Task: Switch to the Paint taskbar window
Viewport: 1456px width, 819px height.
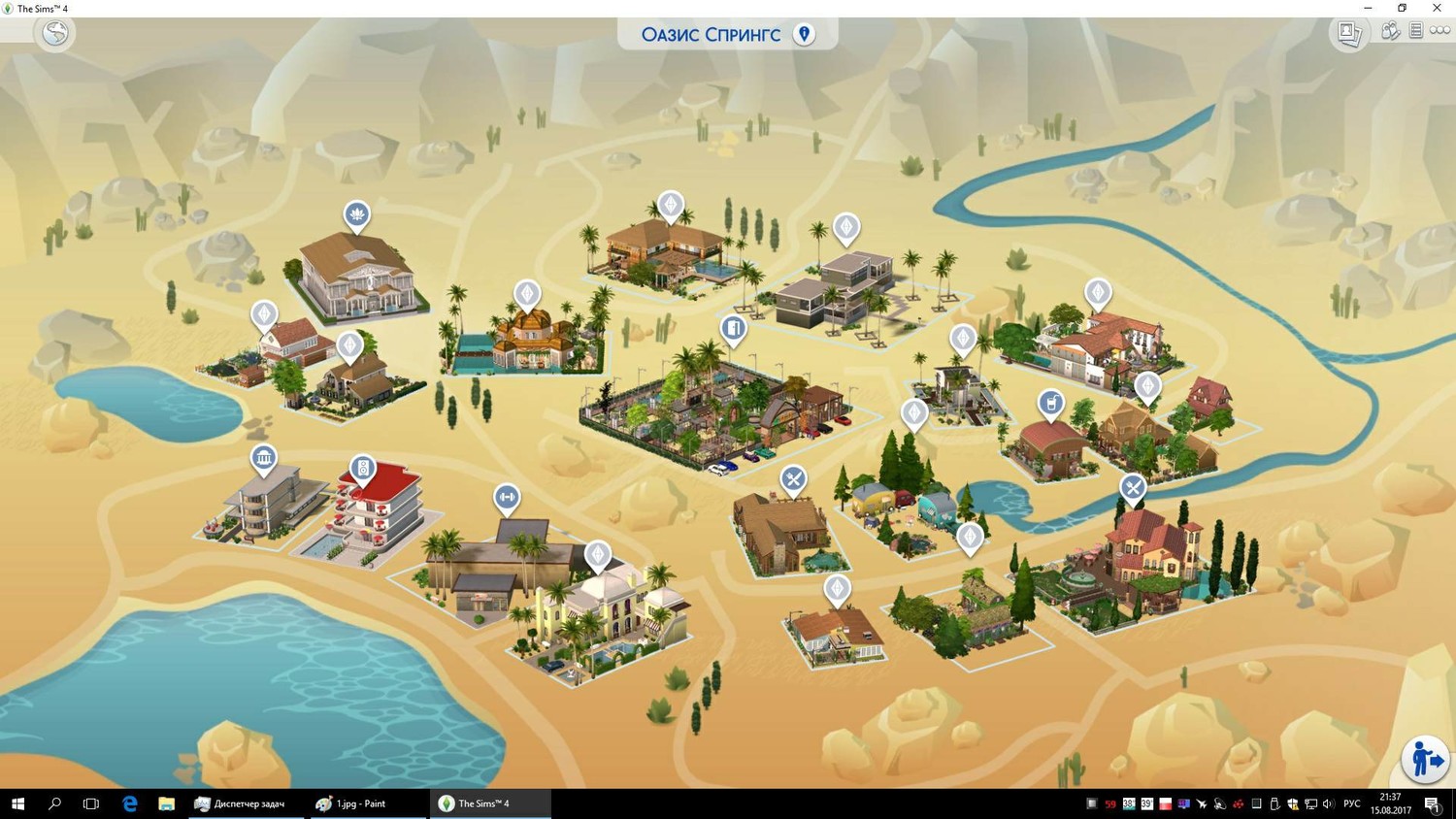Action: click(361, 803)
